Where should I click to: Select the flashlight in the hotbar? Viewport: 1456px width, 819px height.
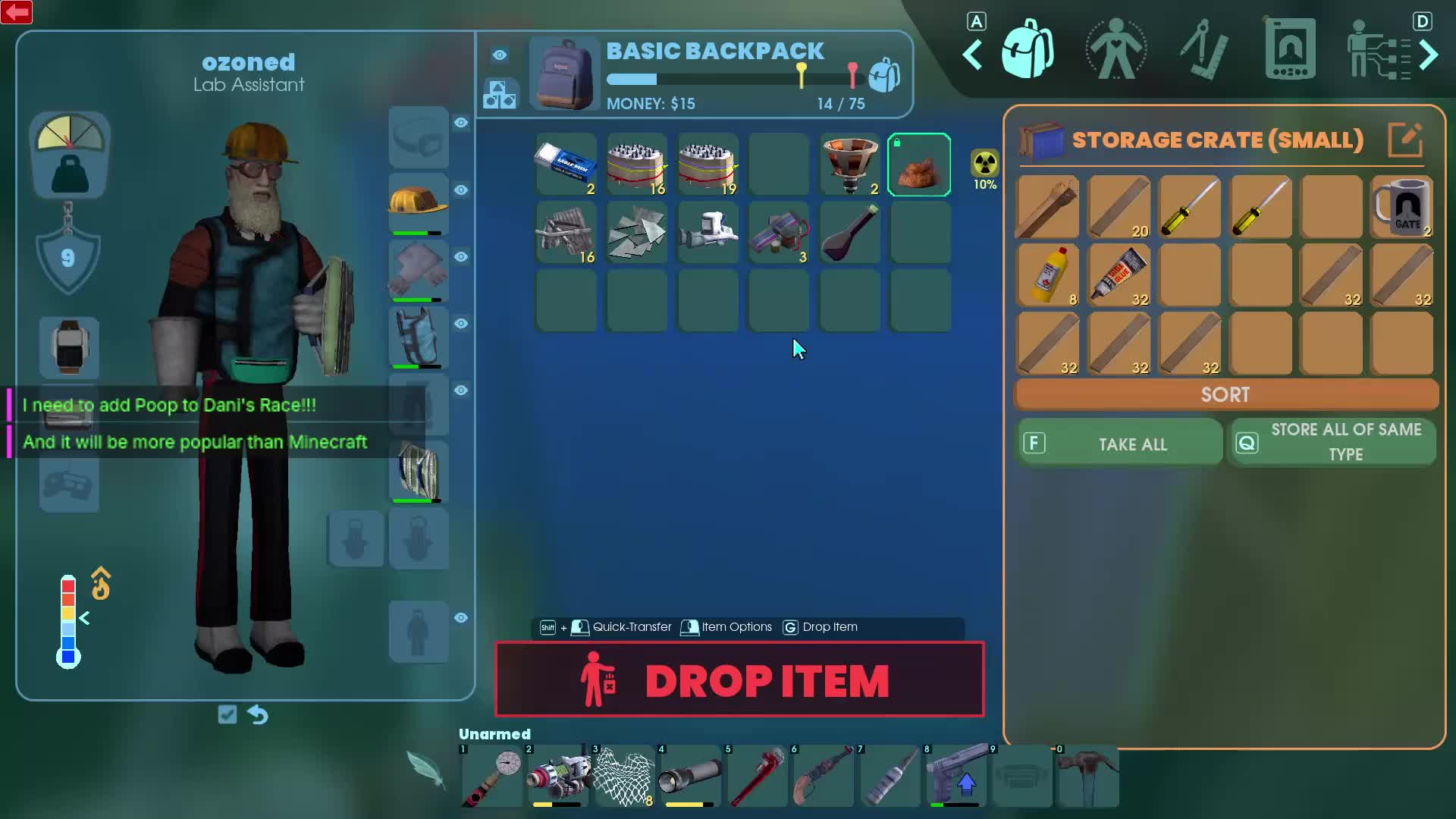pyautogui.click(x=690, y=777)
